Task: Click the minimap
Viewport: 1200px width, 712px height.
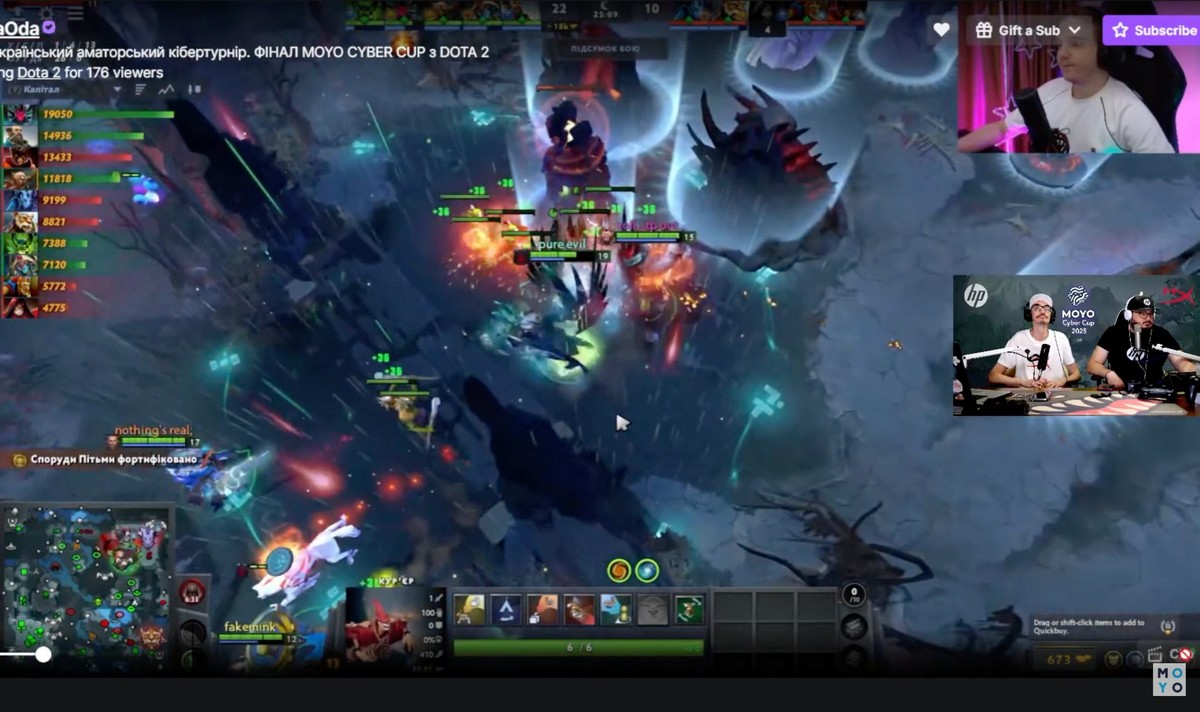Action: tap(85, 585)
